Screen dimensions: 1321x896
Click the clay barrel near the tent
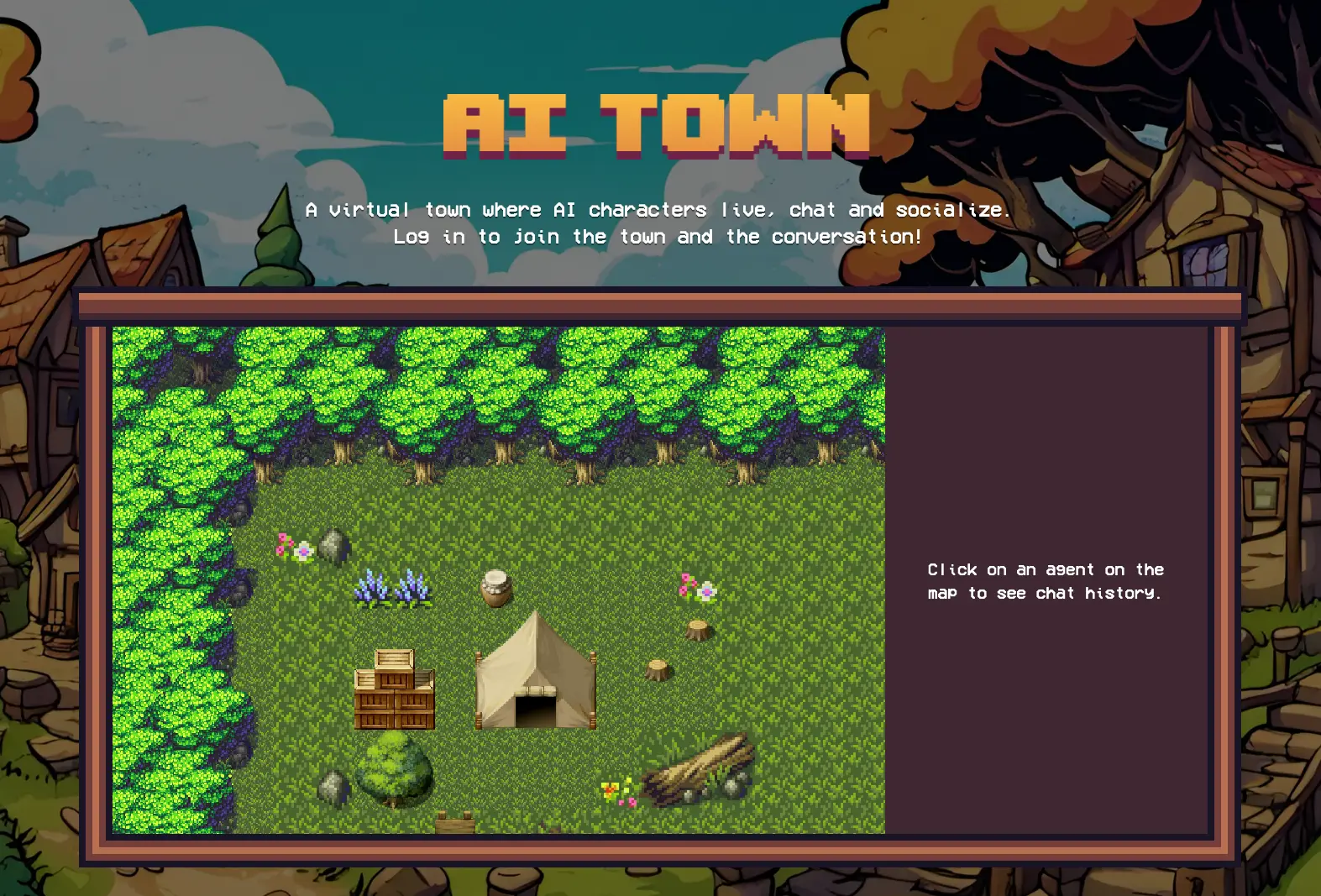[494, 588]
